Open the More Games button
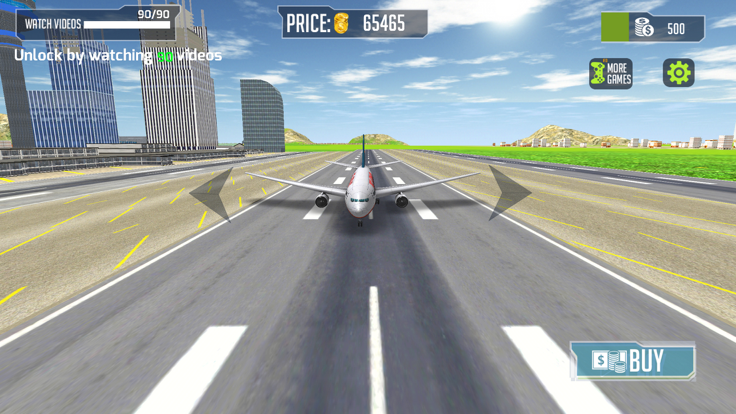 [610, 74]
